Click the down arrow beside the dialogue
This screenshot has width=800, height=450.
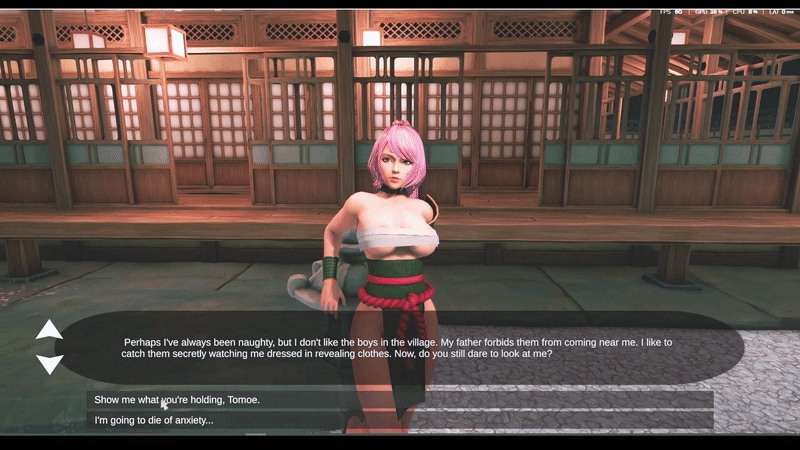(x=49, y=364)
